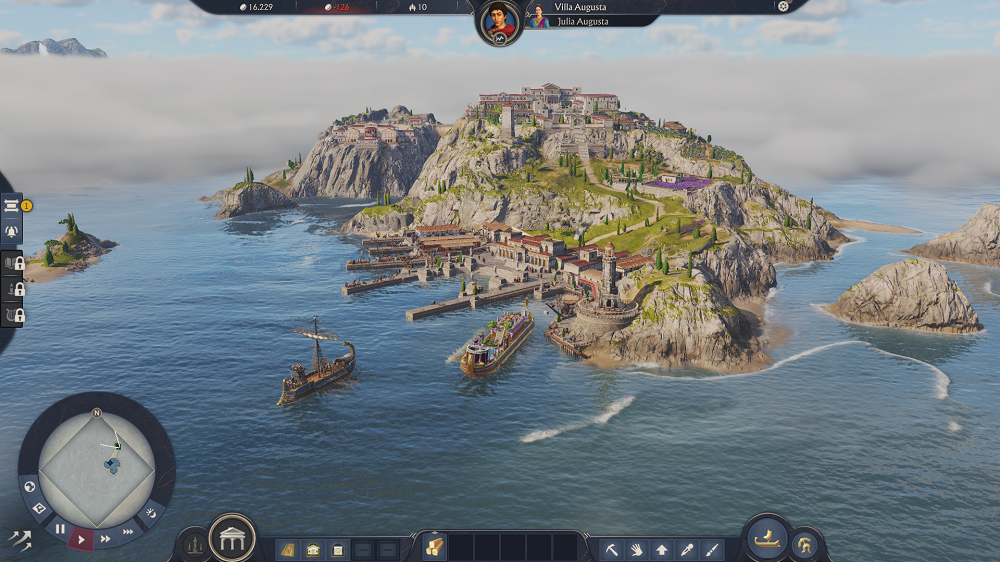Screen dimensions: 1000x562
Task: Pick the eyedropper copy tool
Action: [x=686, y=549]
